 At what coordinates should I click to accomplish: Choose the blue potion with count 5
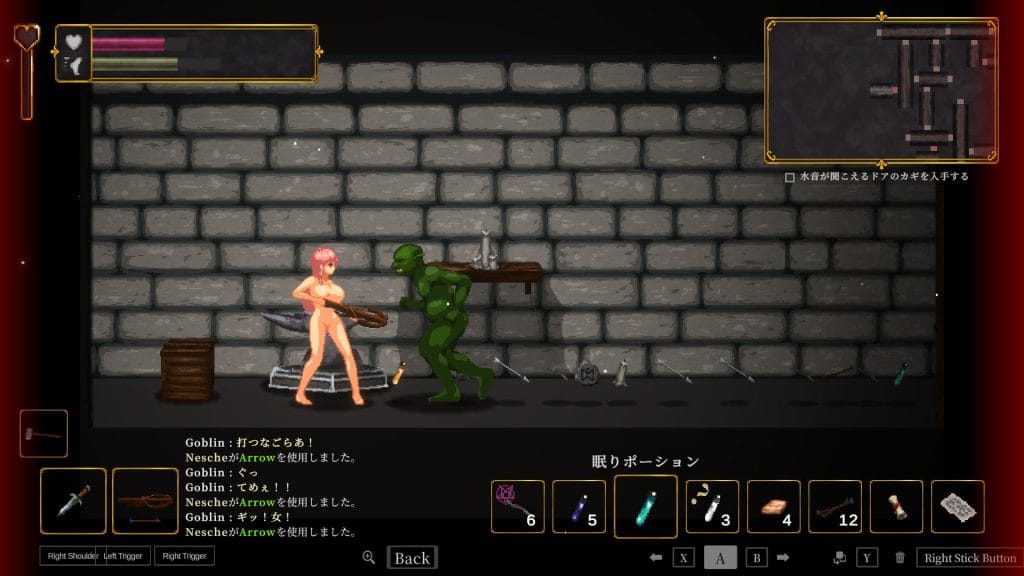click(x=579, y=507)
